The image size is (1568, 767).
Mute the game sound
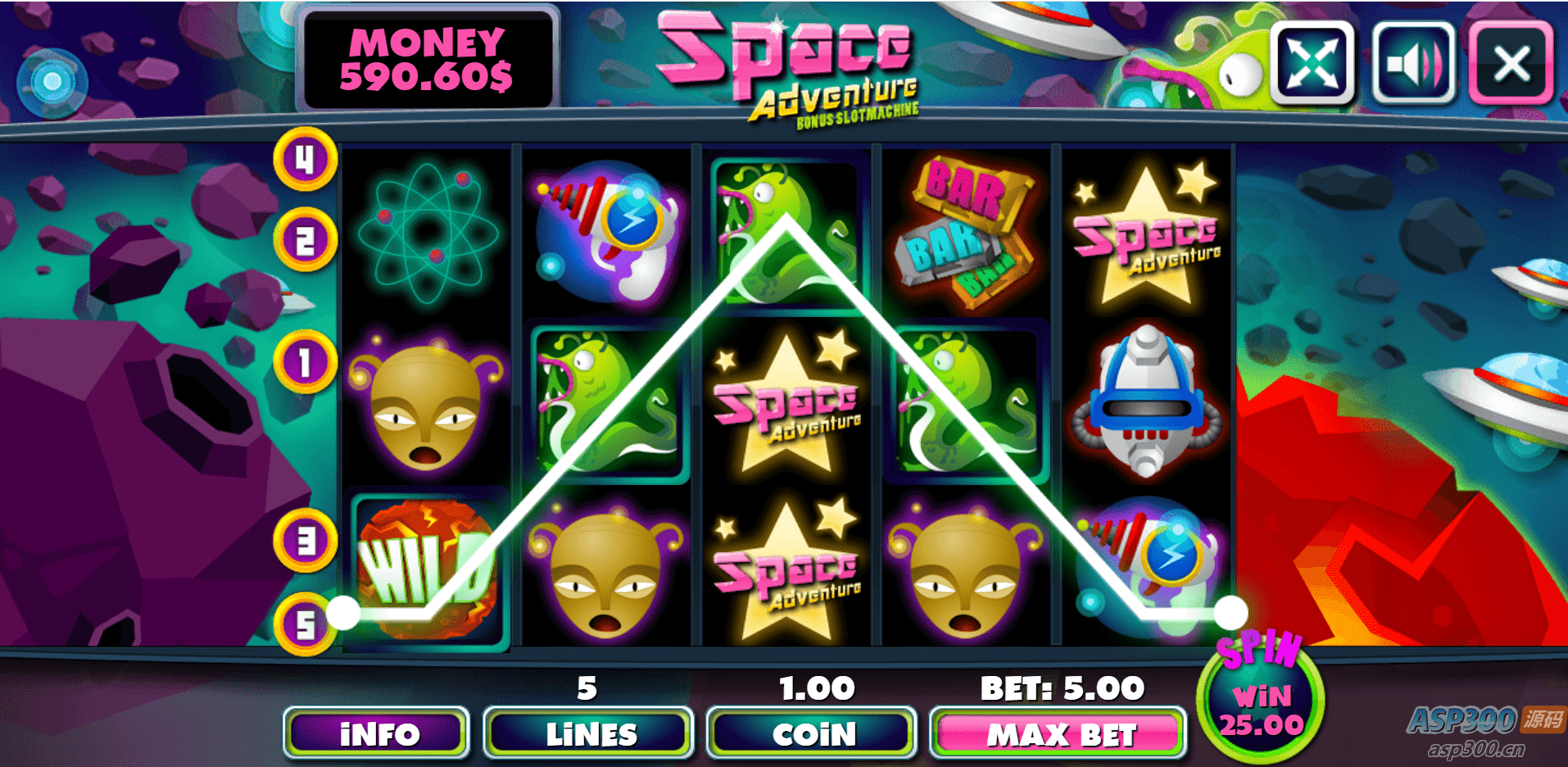point(1412,63)
